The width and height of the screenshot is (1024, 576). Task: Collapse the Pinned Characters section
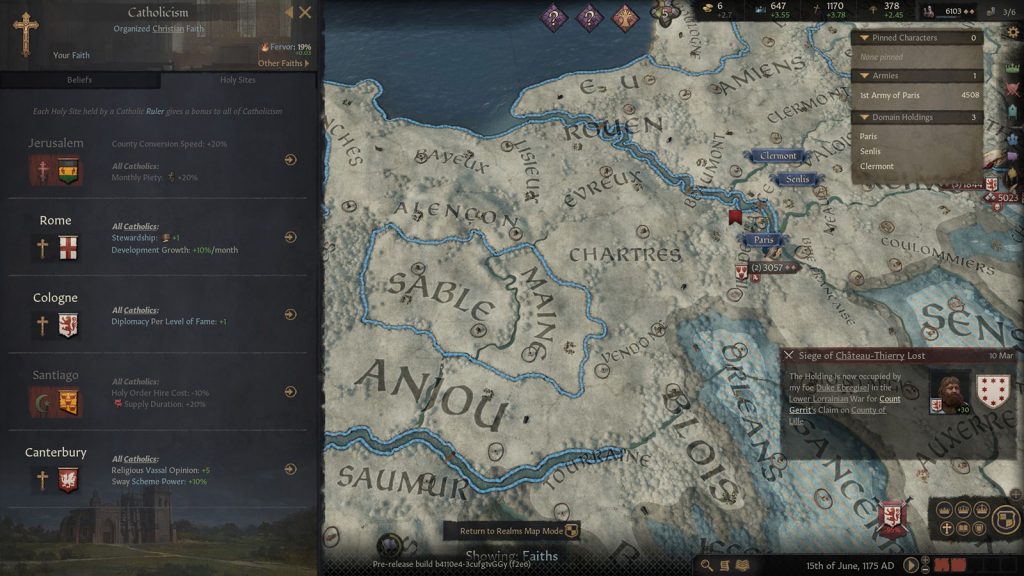tap(864, 38)
